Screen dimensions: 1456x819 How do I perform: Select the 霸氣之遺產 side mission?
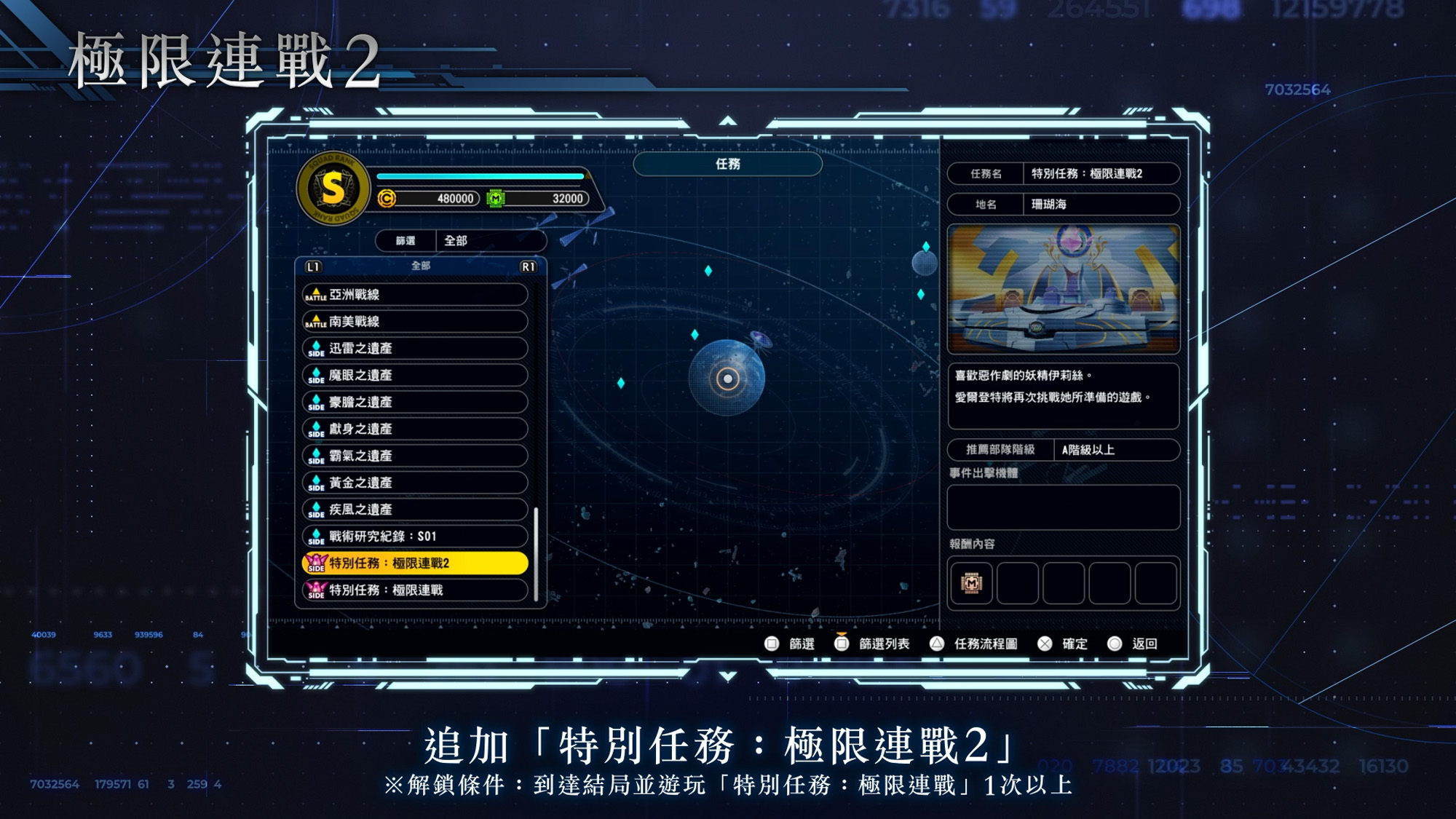click(414, 456)
